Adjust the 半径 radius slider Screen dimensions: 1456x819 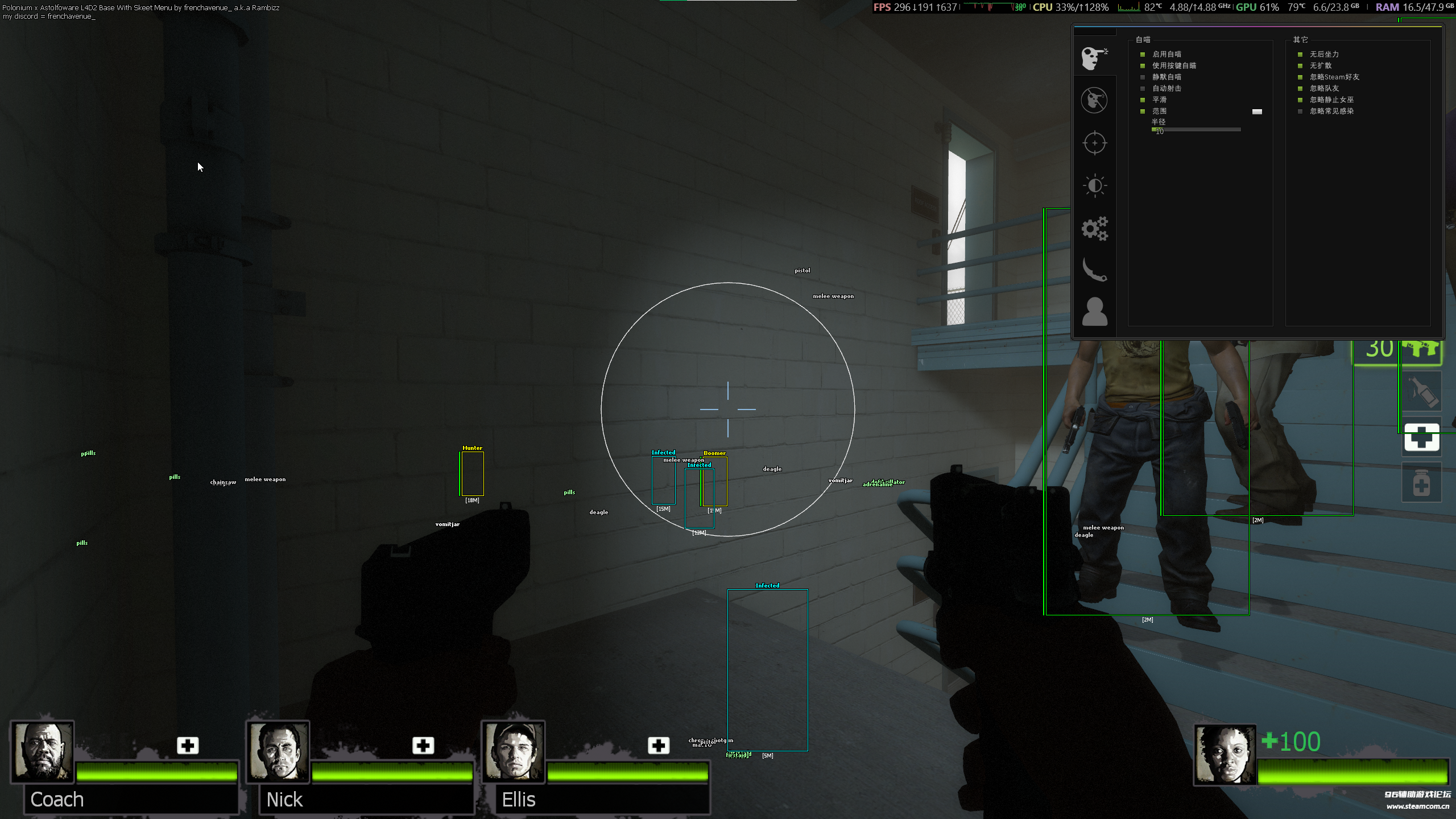1194,130
